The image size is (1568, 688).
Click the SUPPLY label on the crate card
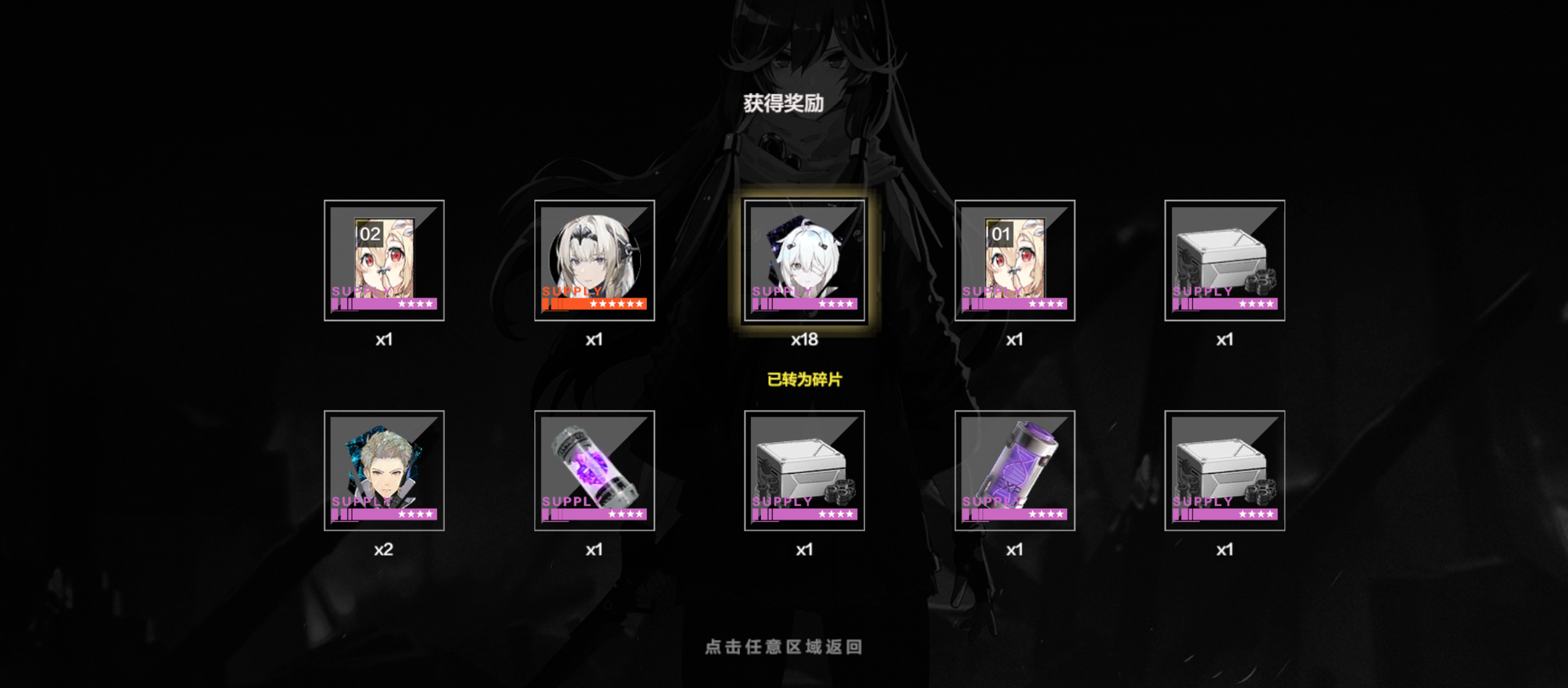tap(1202, 291)
